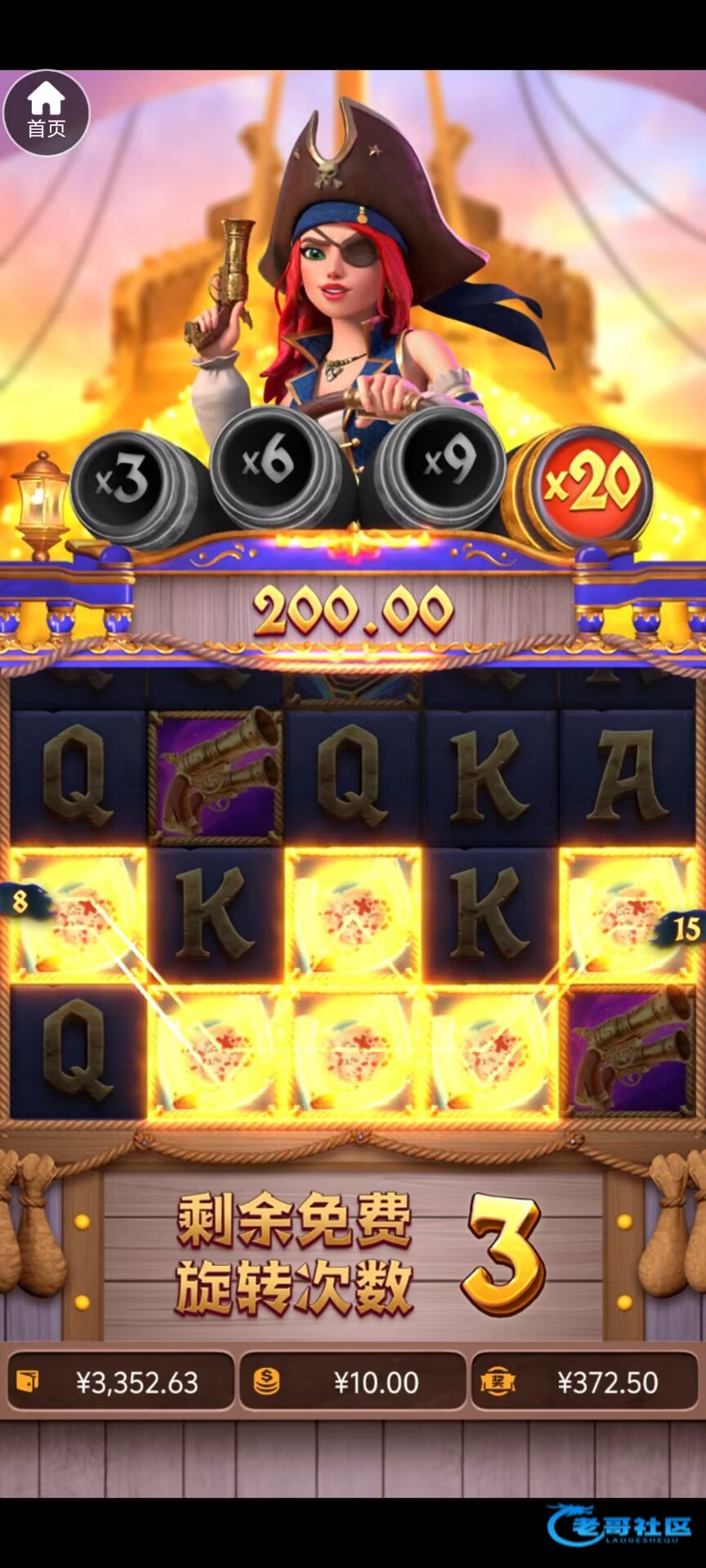This screenshot has height=1568, width=706.
Task: Open the bet amount panel showing ¥10.00
Action: pos(353,1382)
